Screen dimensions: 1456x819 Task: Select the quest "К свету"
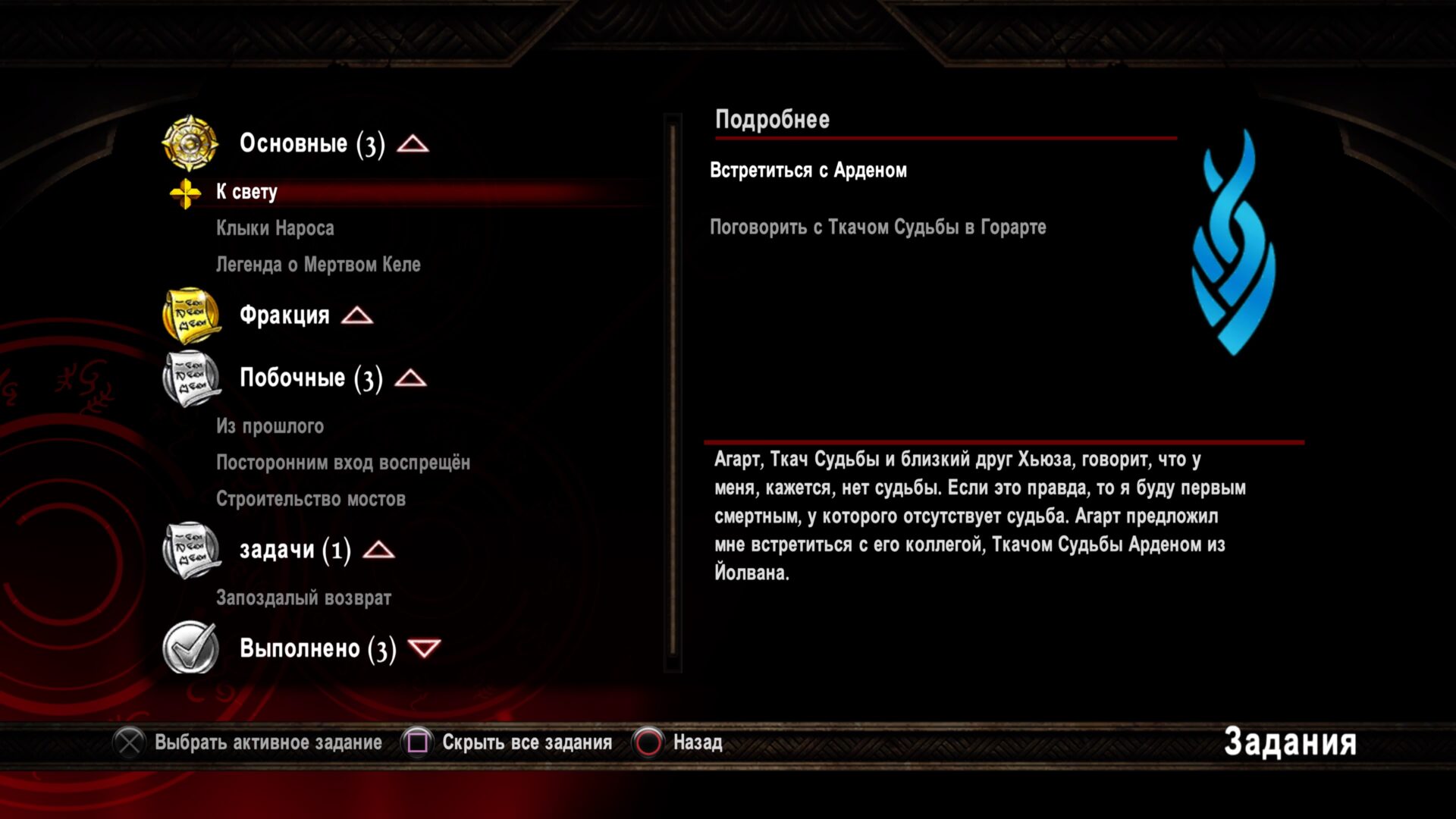coord(247,192)
